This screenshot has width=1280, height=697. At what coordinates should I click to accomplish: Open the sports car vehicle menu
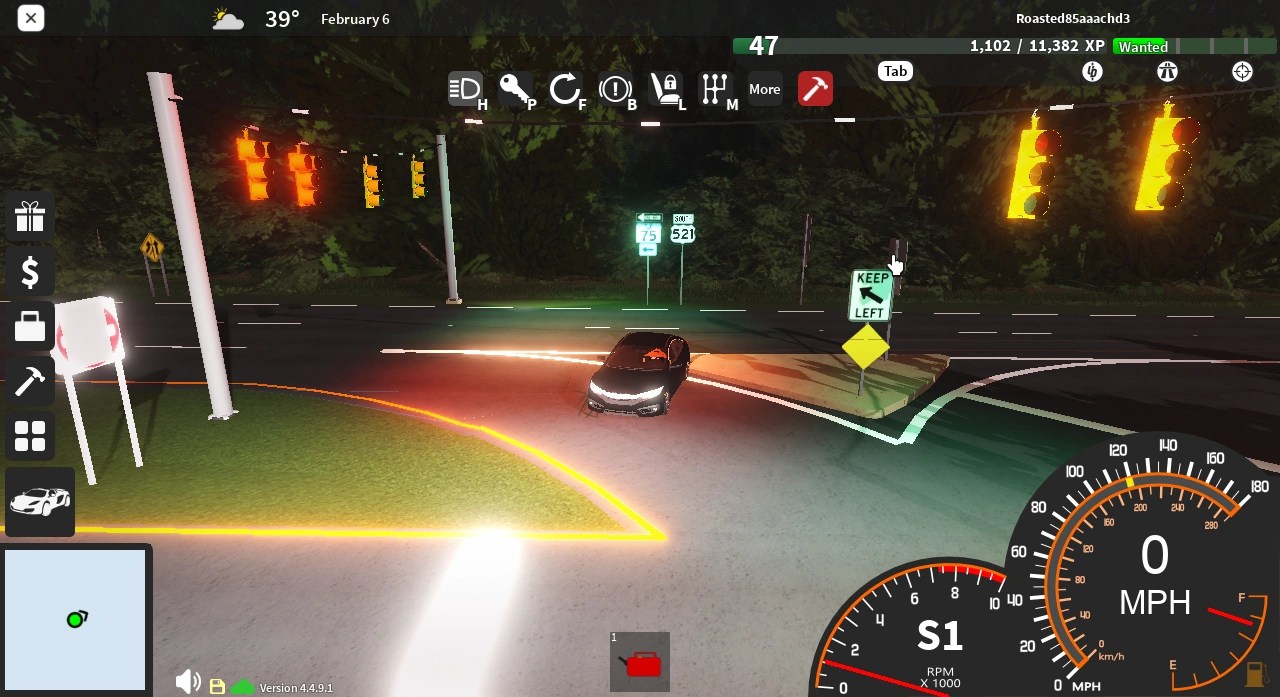pos(40,501)
